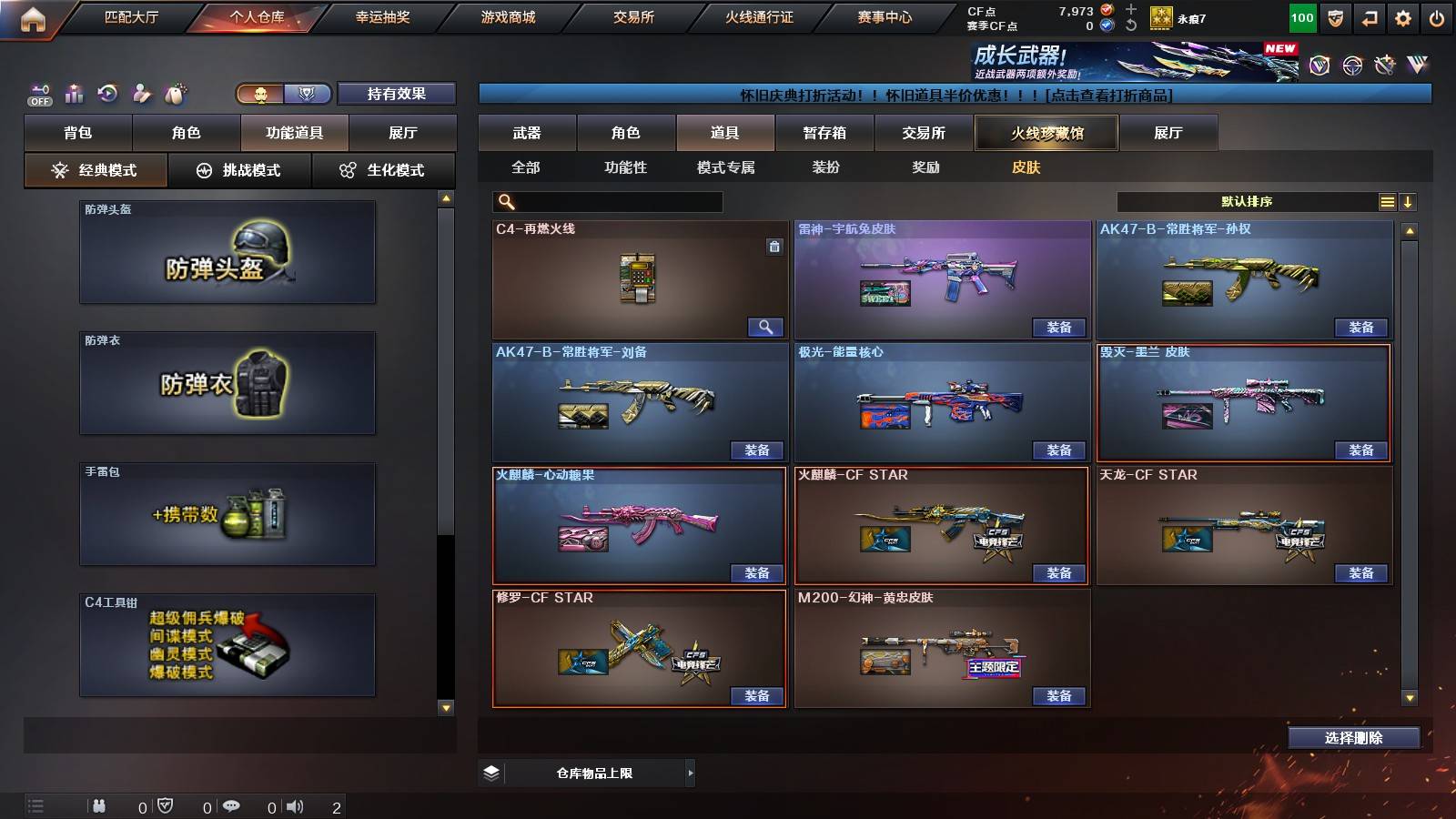1456x819 pixels.
Task: Click the 选择删除 button at bottom right
Action: (1353, 737)
